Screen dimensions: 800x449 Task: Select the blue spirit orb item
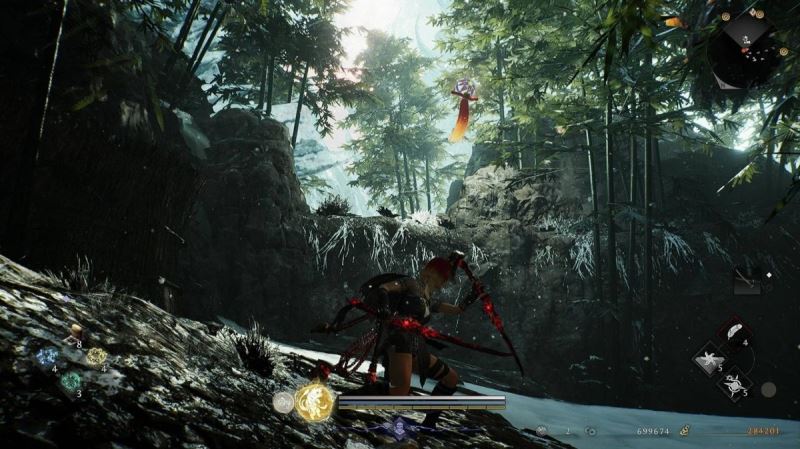coord(46,356)
